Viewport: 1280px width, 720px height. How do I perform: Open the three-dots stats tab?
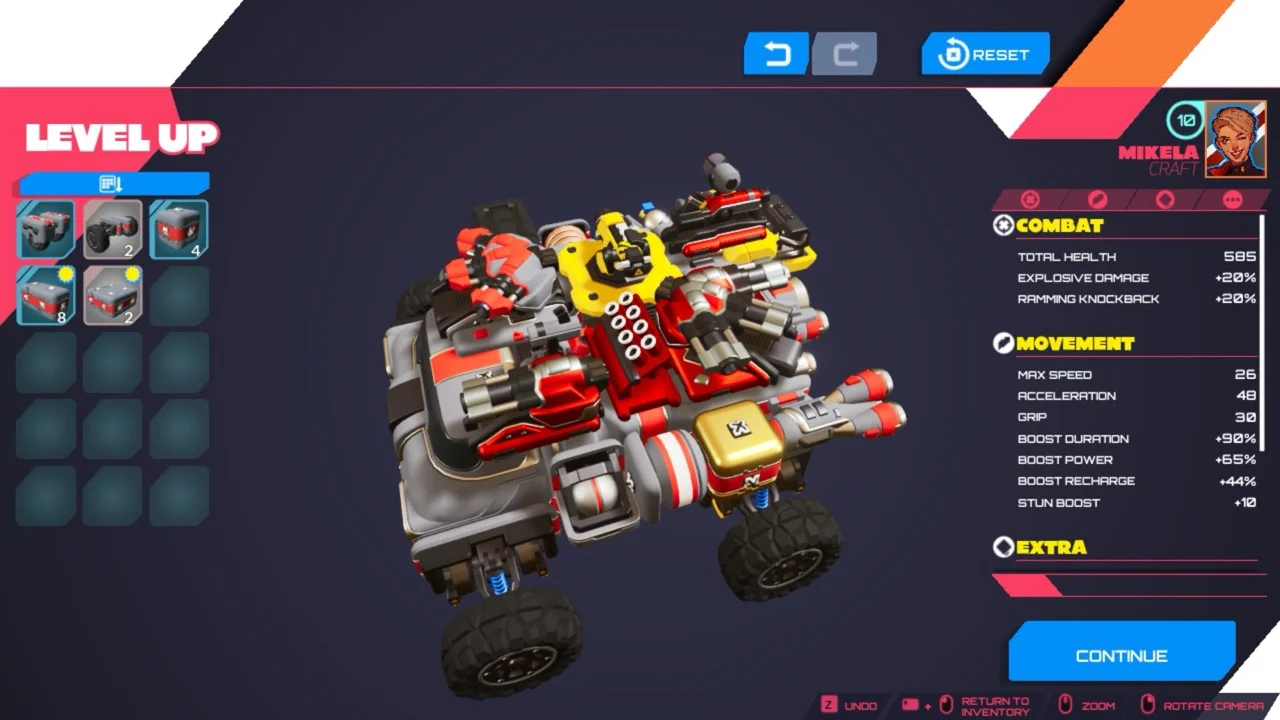point(1232,200)
